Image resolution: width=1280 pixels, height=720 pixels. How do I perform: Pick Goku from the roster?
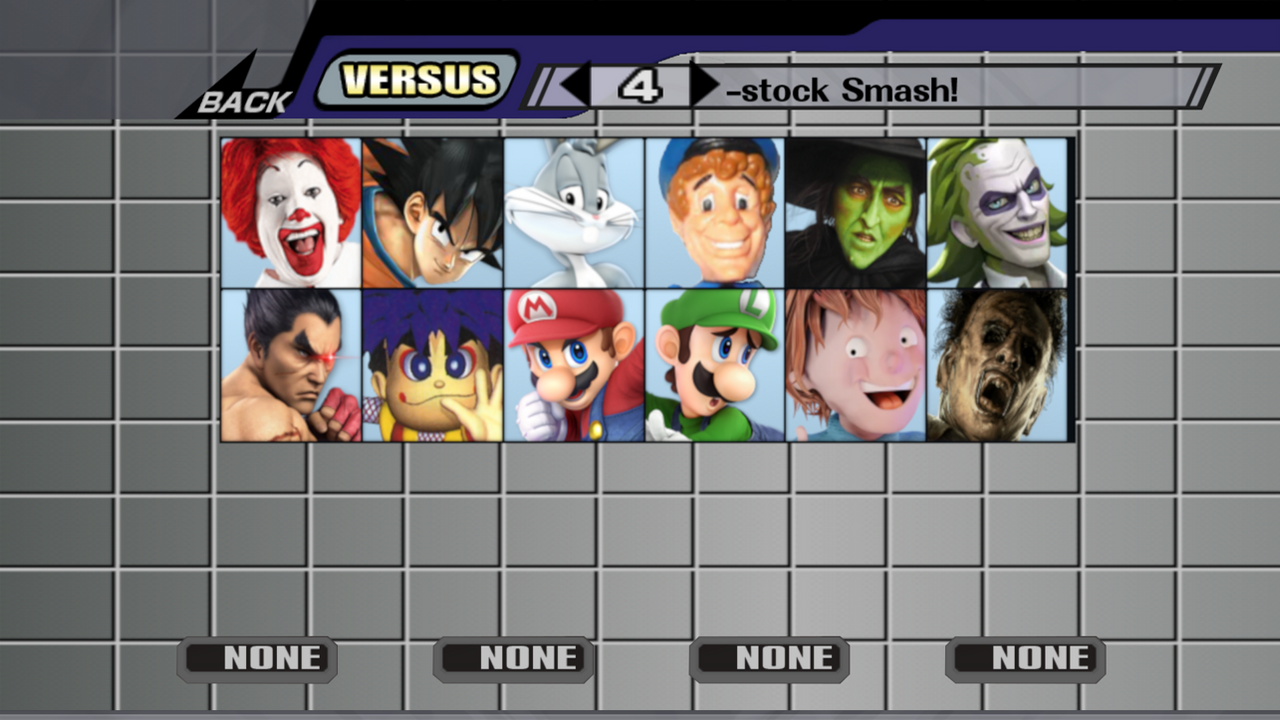click(x=430, y=213)
